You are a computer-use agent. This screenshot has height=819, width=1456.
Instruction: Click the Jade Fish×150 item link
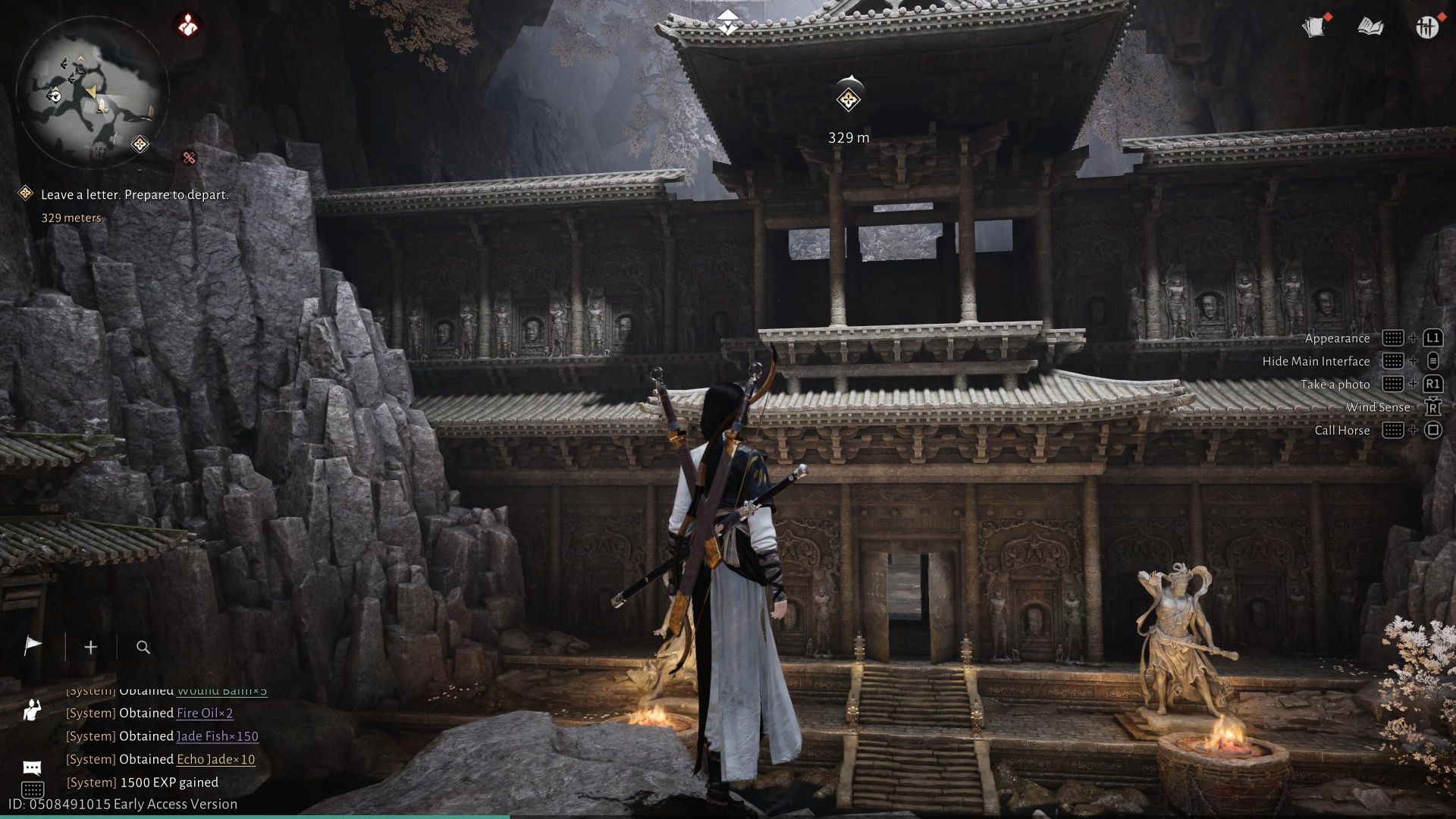218,736
